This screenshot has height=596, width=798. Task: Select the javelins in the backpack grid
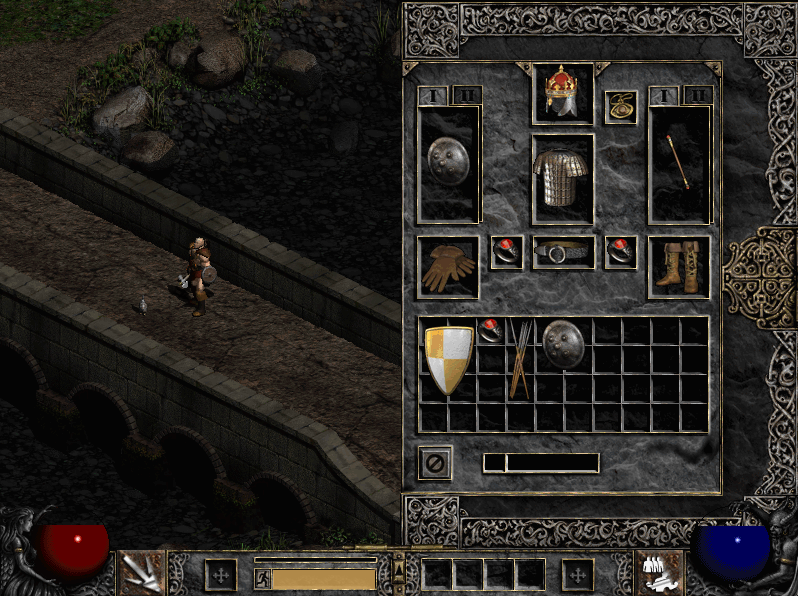(519, 360)
